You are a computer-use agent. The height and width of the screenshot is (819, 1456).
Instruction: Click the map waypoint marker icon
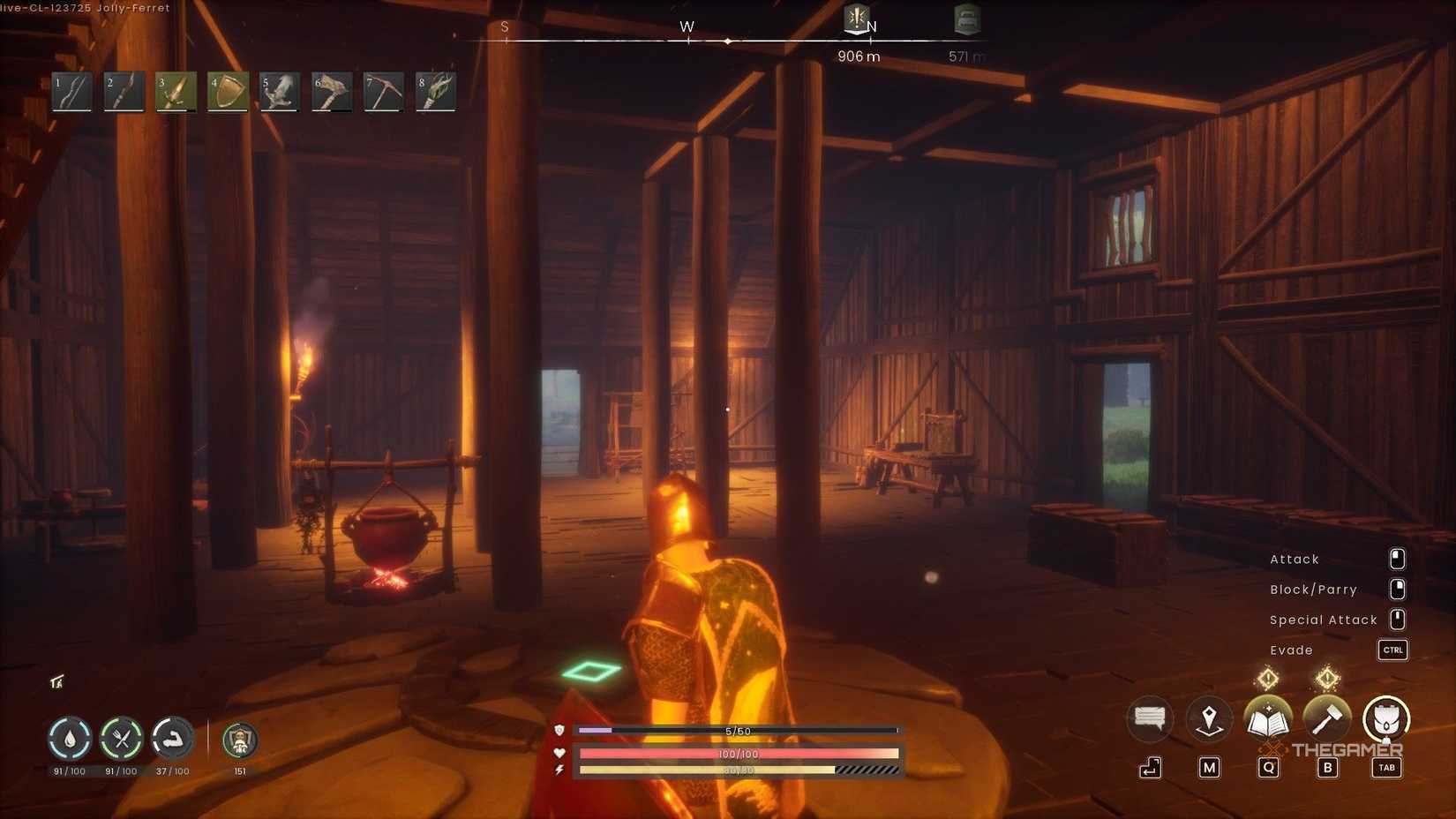tap(1208, 718)
